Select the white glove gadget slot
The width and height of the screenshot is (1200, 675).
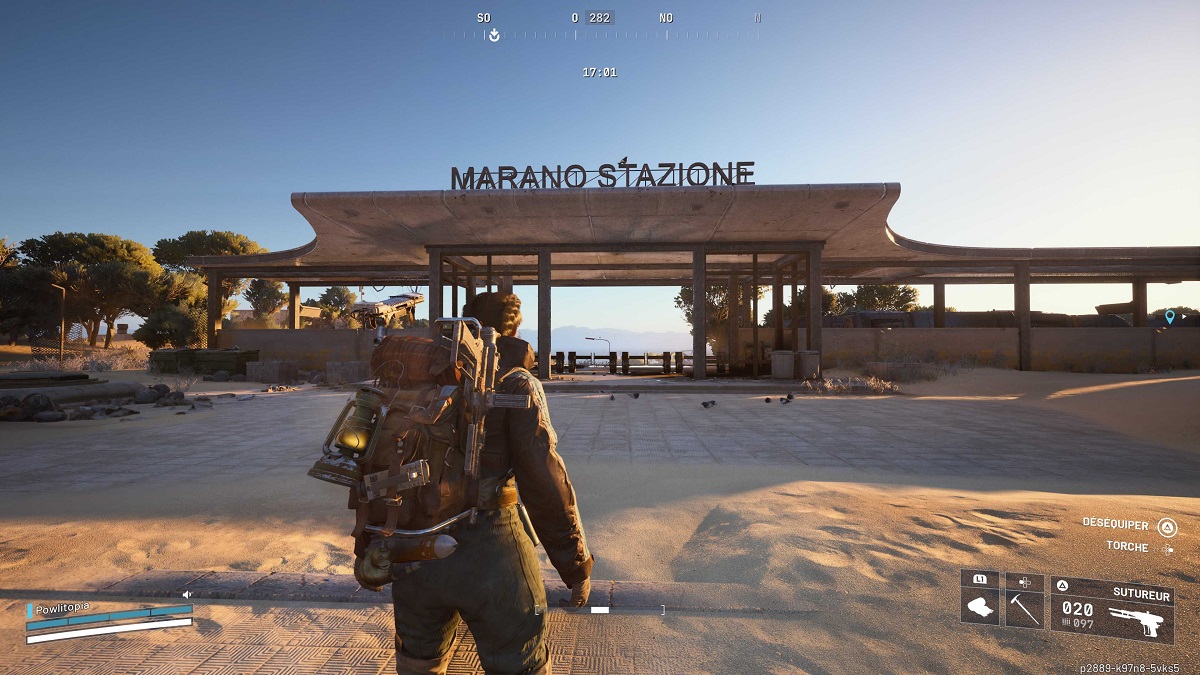click(x=980, y=608)
